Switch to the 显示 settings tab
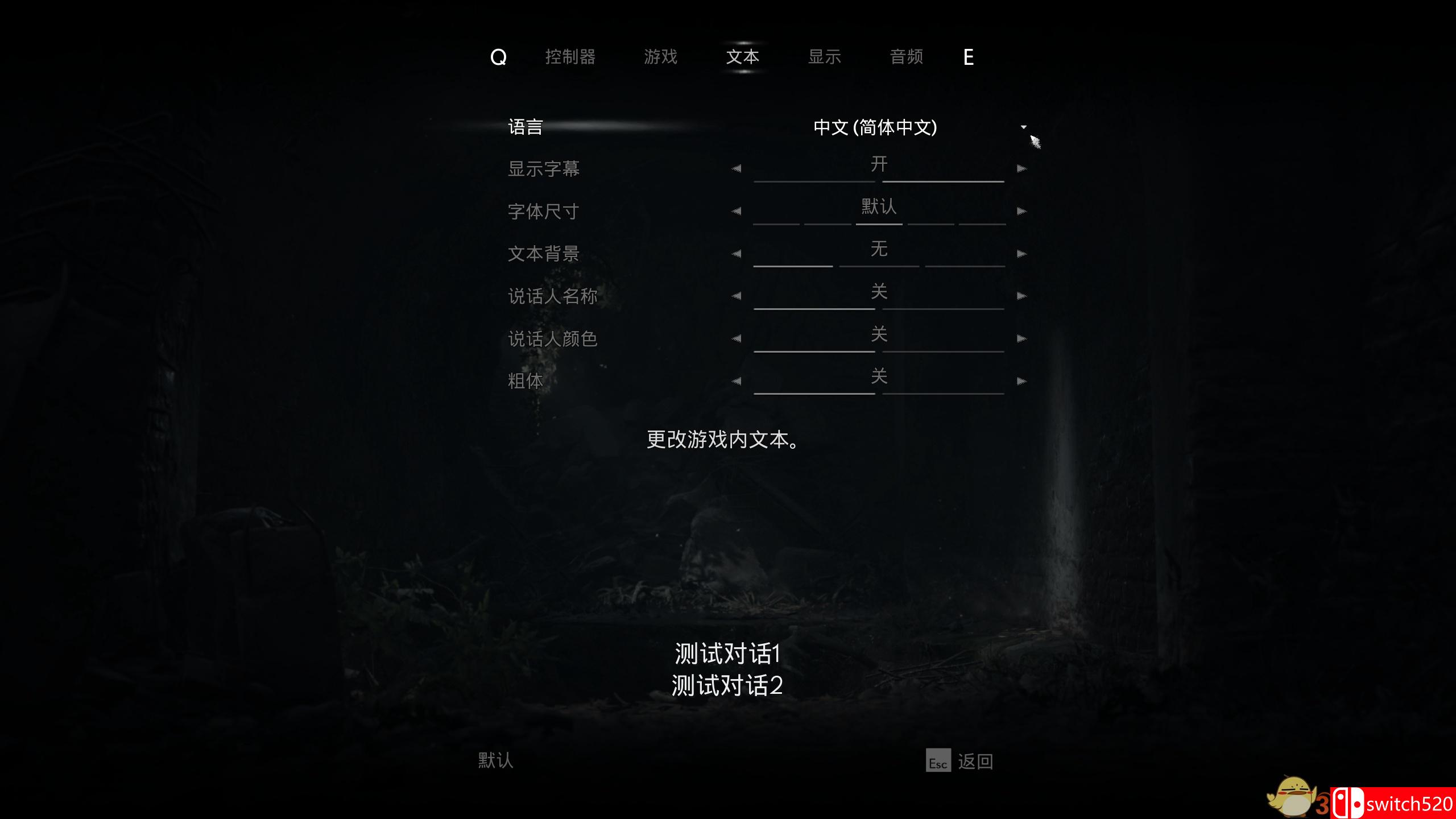Screen dimensions: 1456x819 [824, 57]
